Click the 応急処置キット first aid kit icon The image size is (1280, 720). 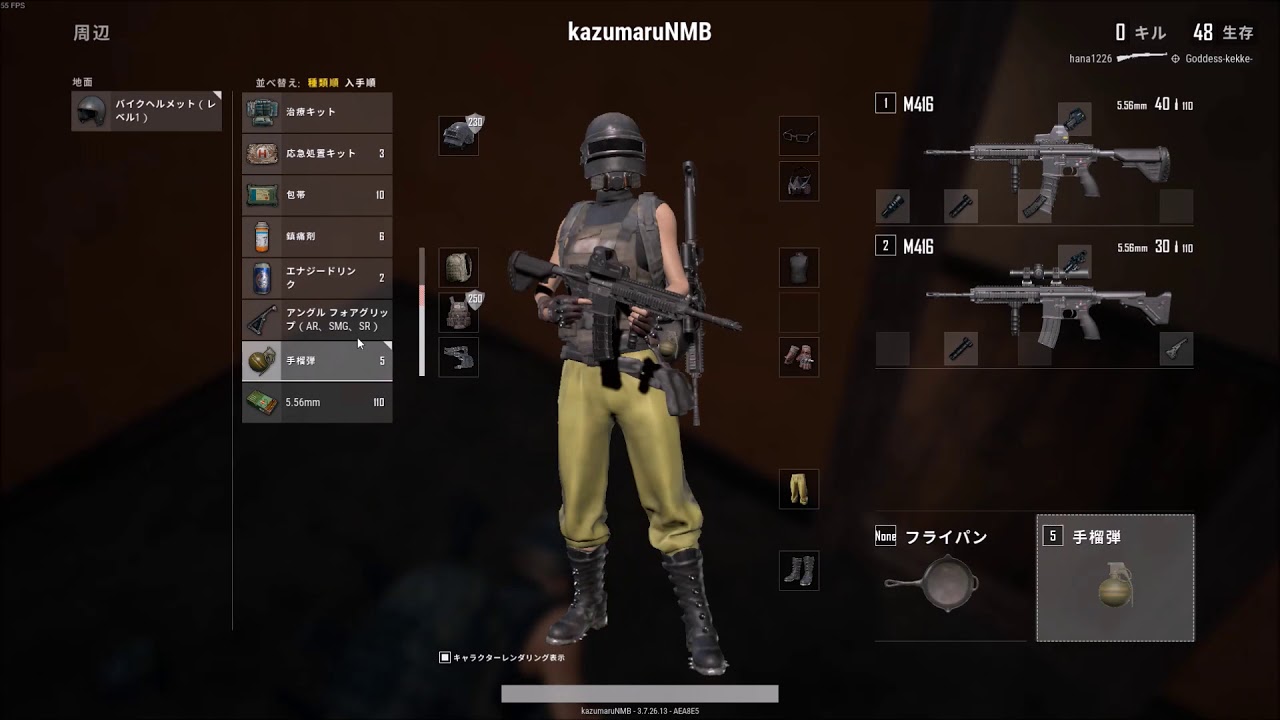click(261, 154)
